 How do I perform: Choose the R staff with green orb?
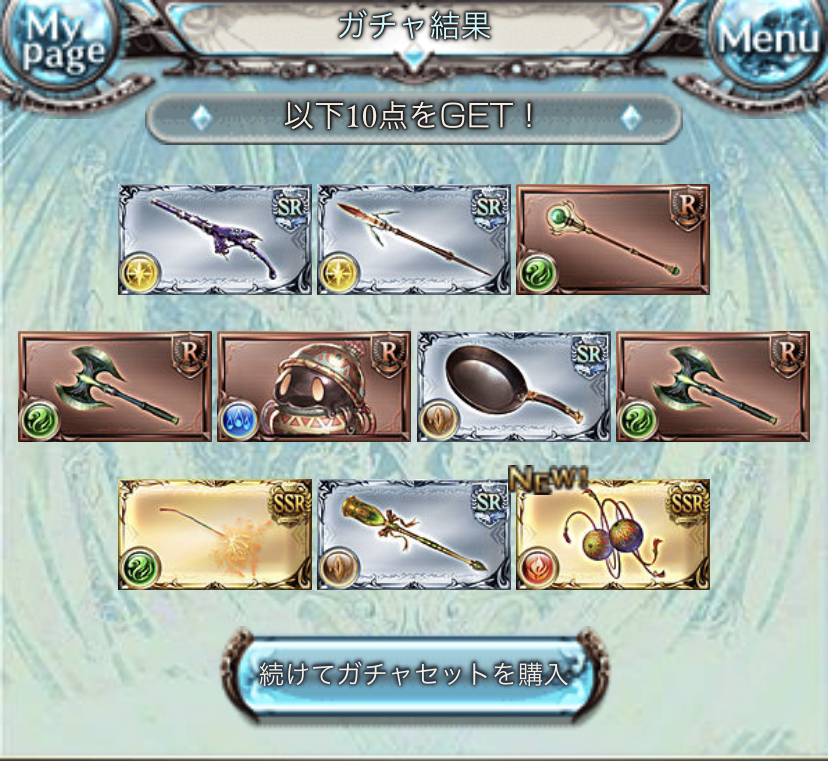[x=612, y=240]
